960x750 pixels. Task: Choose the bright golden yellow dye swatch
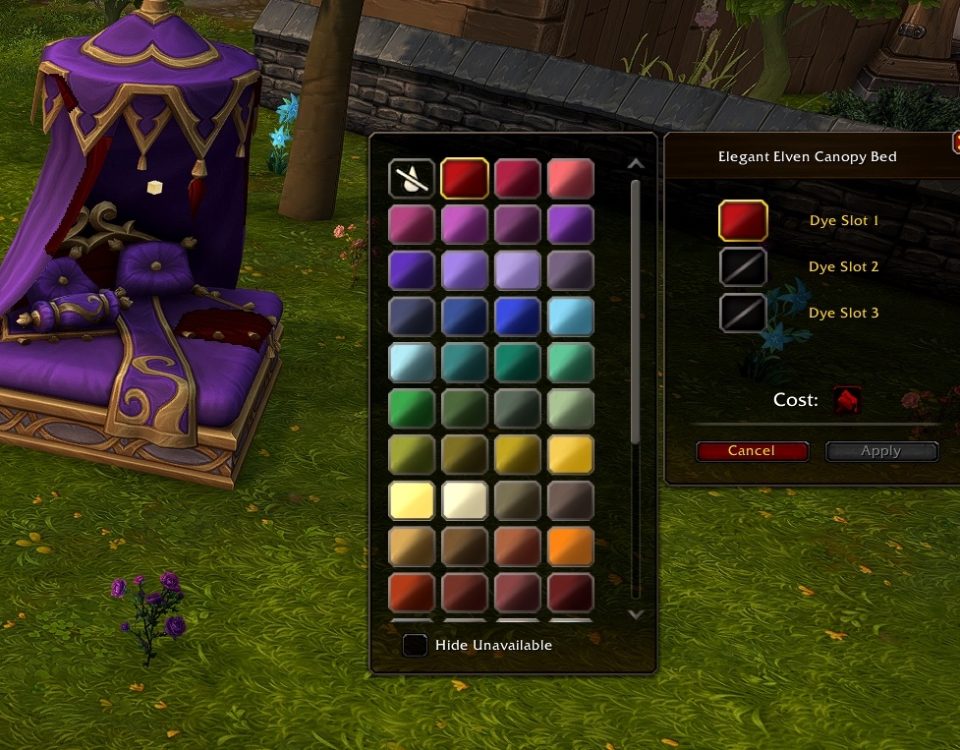(571, 455)
